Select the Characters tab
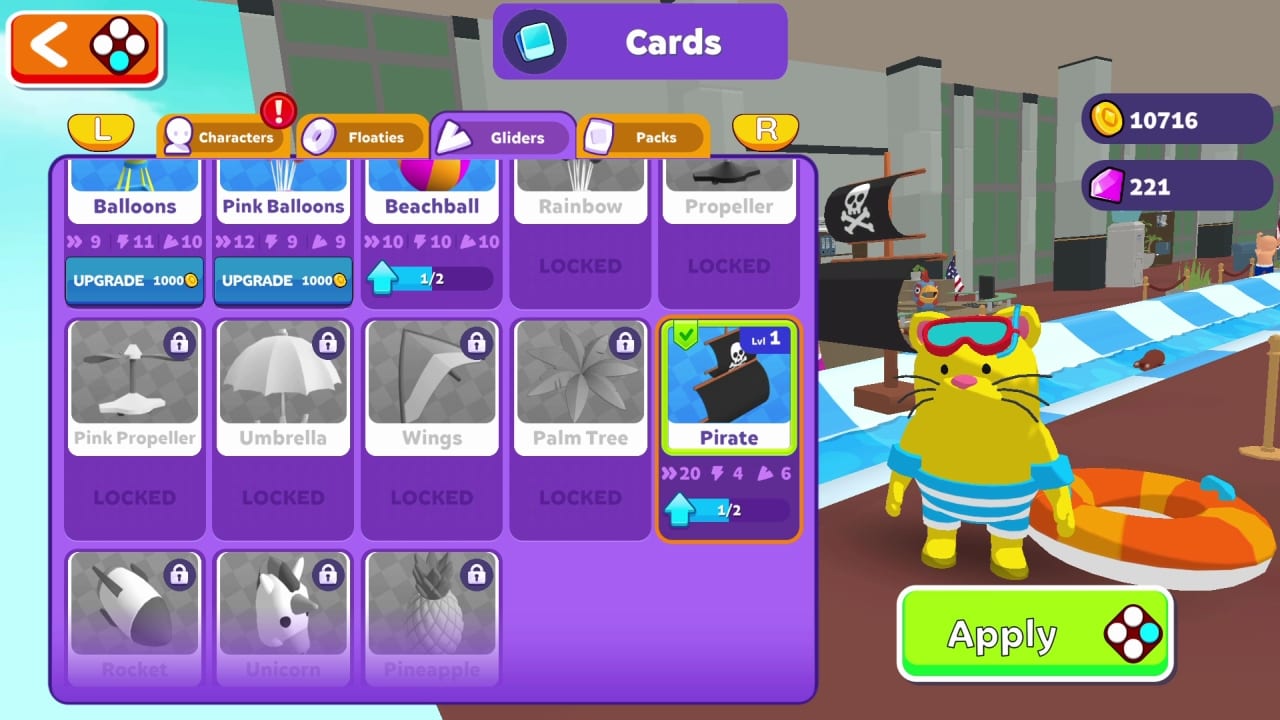1280x720 pixels. (x=224, y=138)
